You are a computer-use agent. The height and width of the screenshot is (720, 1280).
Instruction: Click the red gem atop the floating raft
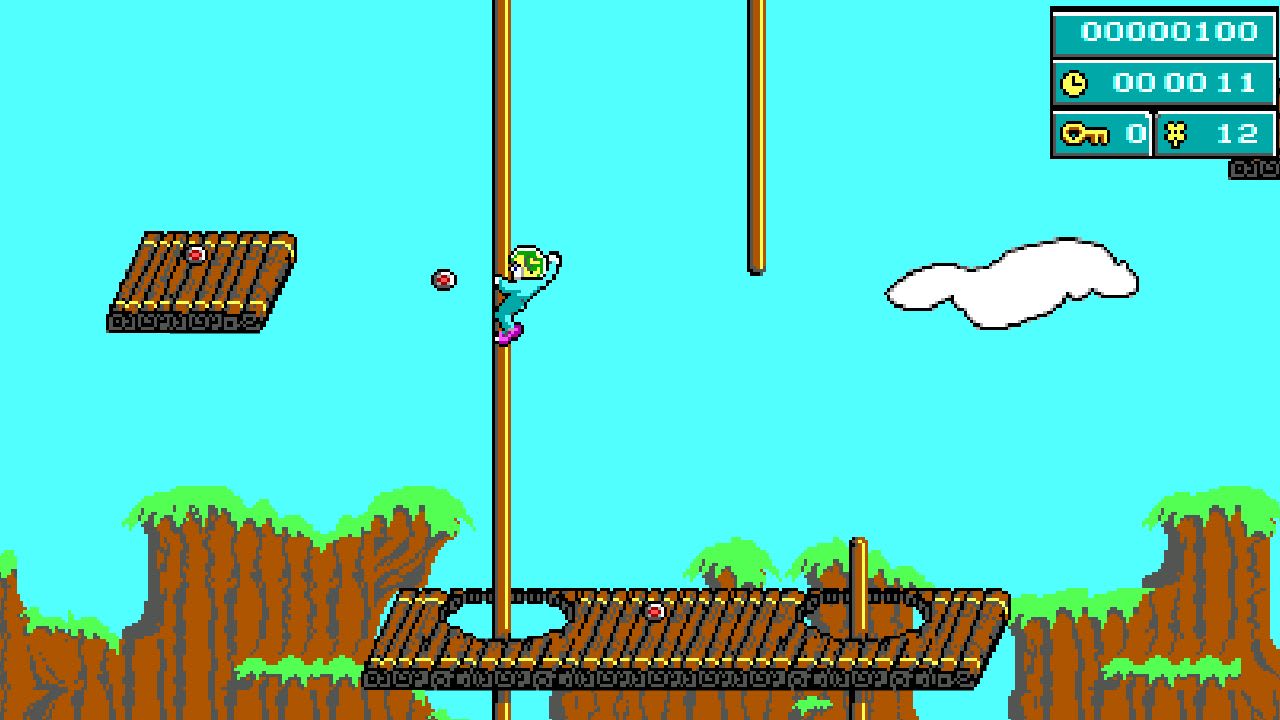[196, 253]
